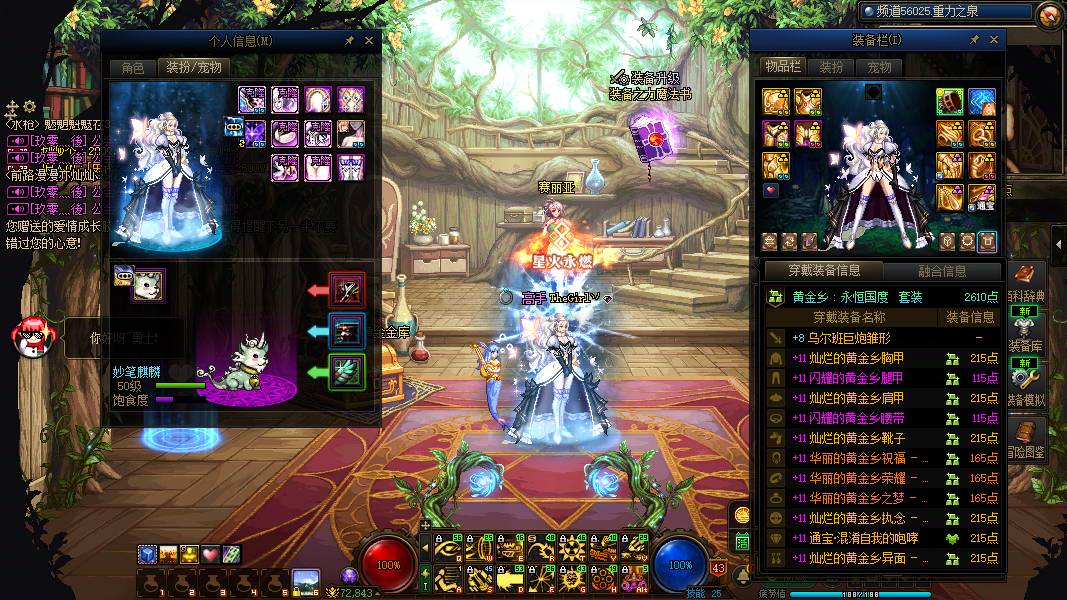Select the 通宝·混淆自我的咆哮 row
The image size is (1067, 600).
tap(855, 538)
